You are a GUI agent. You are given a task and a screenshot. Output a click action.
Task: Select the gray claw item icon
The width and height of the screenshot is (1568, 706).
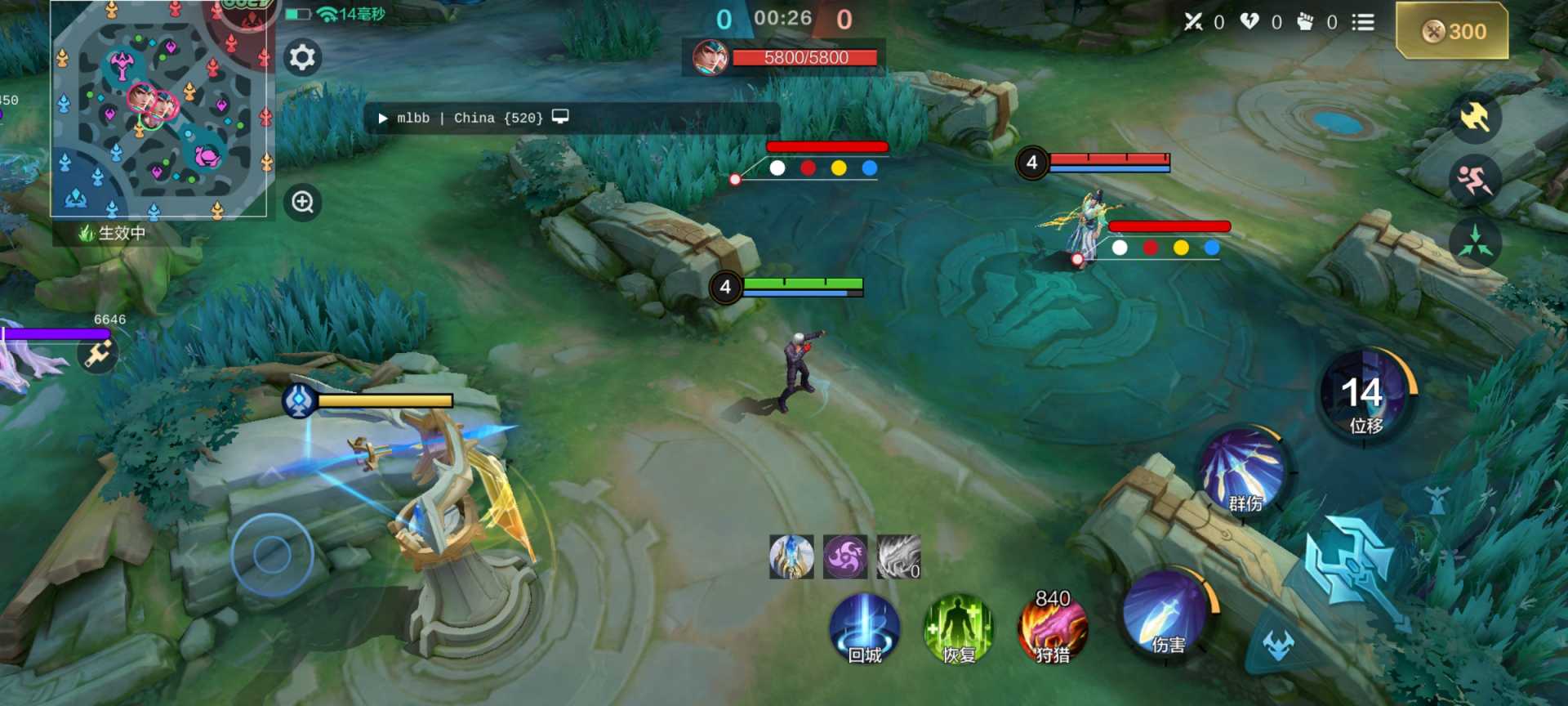tap(898, 557)
